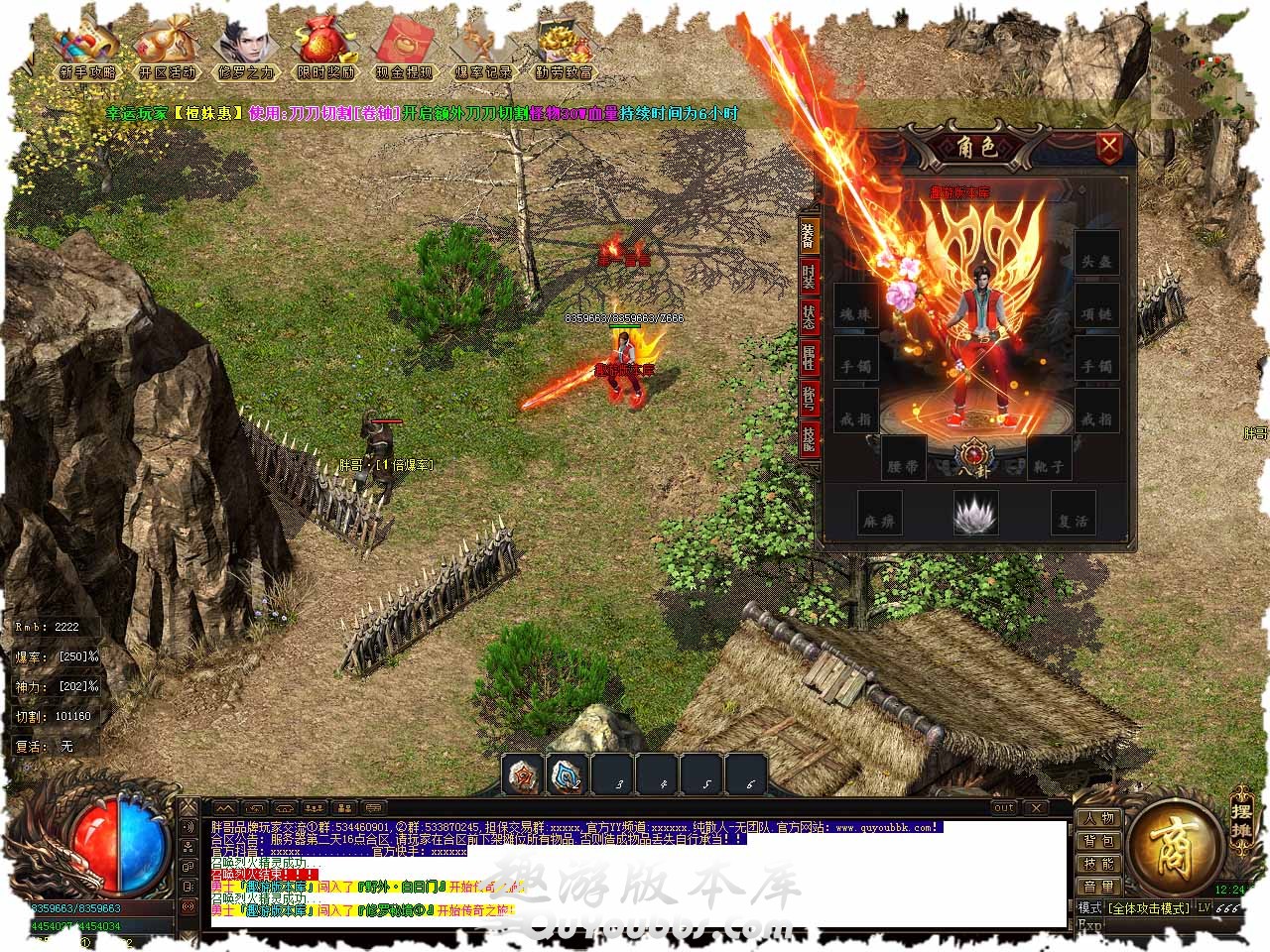View the 爆率记录 drop rate log
Image resolution: width=1270 pixels, height=952 pixels.
click(482, 48)
